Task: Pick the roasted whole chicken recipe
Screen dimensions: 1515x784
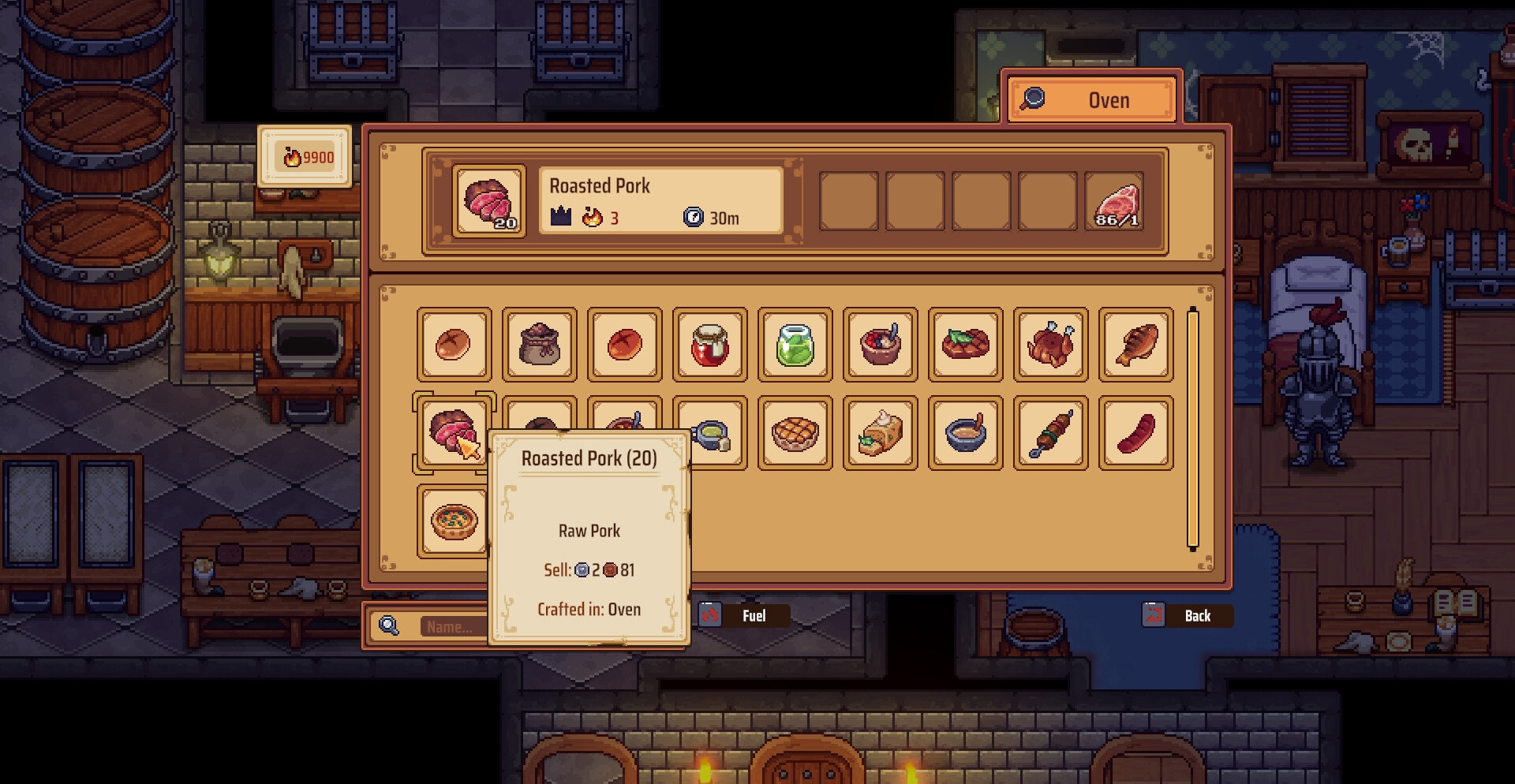Action: pos(1050,345)
